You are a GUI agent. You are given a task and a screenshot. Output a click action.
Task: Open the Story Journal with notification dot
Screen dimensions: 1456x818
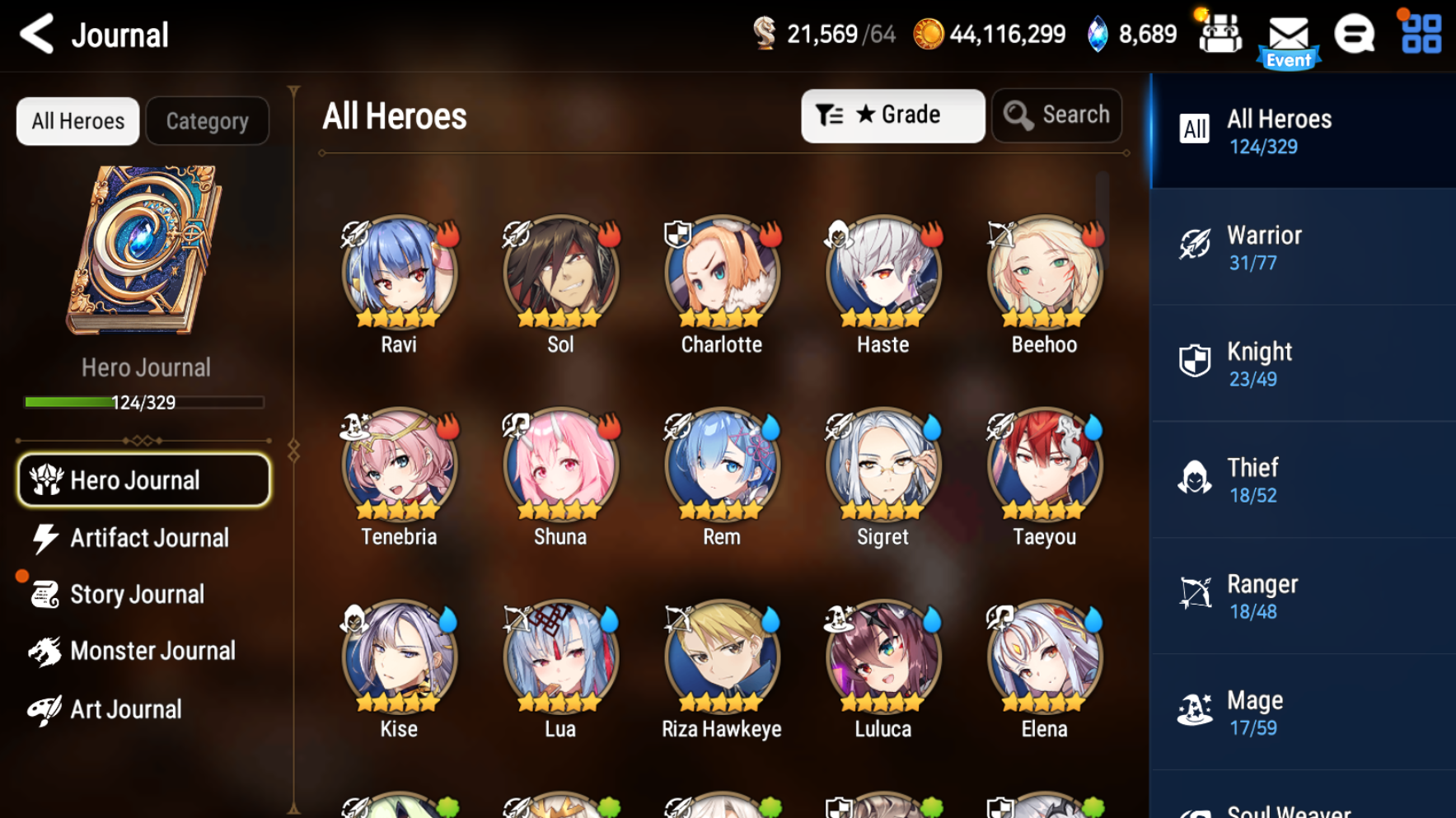coord(137,594)
